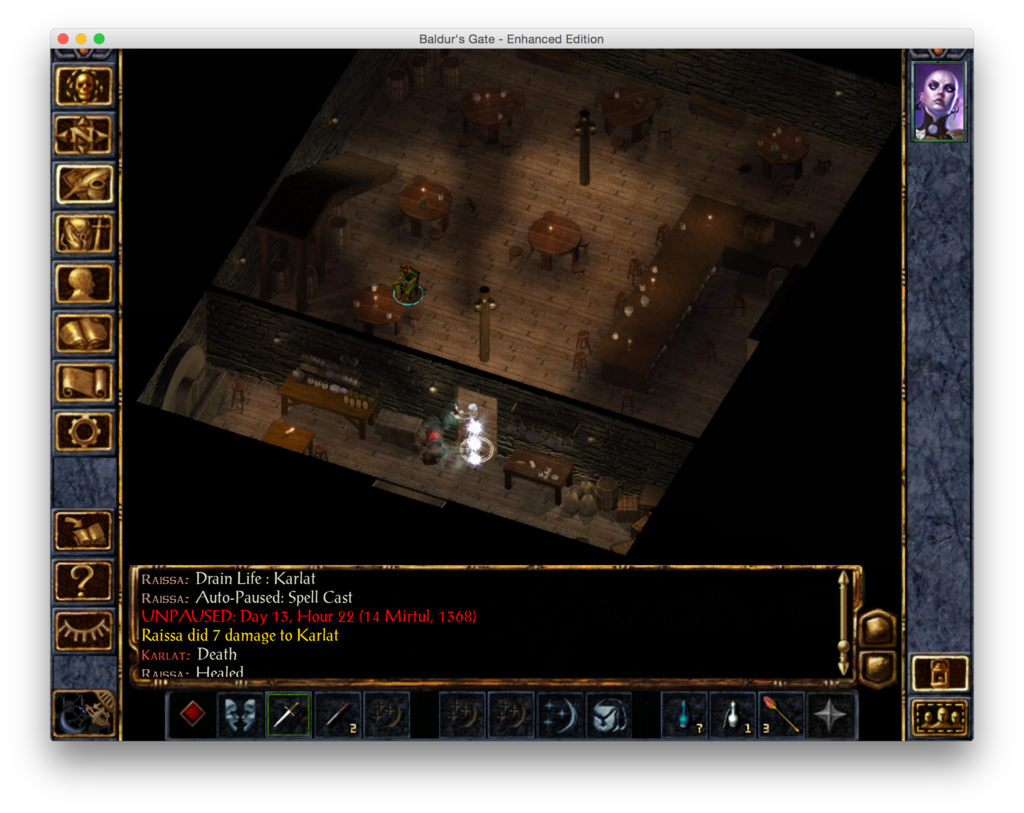
Task: Toggle the closed-eye highlight button
Action: coord(84,630)
